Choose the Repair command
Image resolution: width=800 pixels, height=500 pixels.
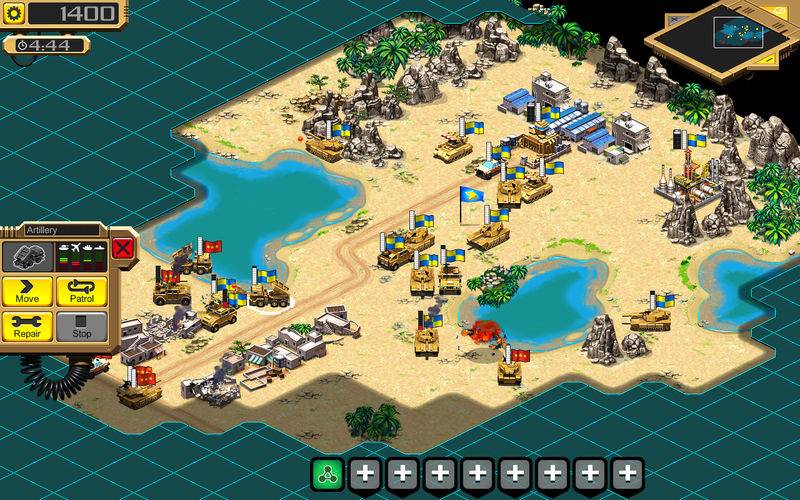tap(27, 326)
